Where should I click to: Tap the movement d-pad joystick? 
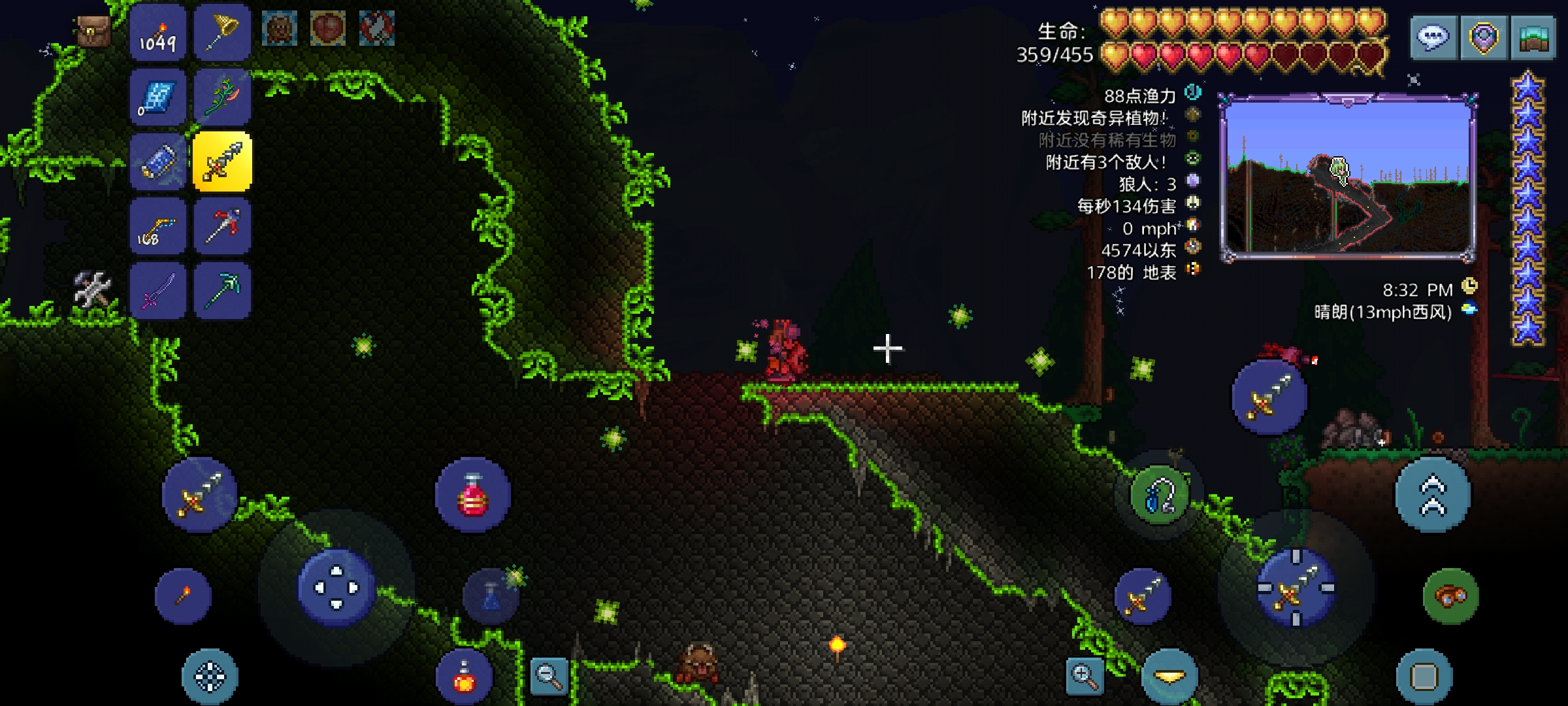pyautogui.click(x=336, y=588)
